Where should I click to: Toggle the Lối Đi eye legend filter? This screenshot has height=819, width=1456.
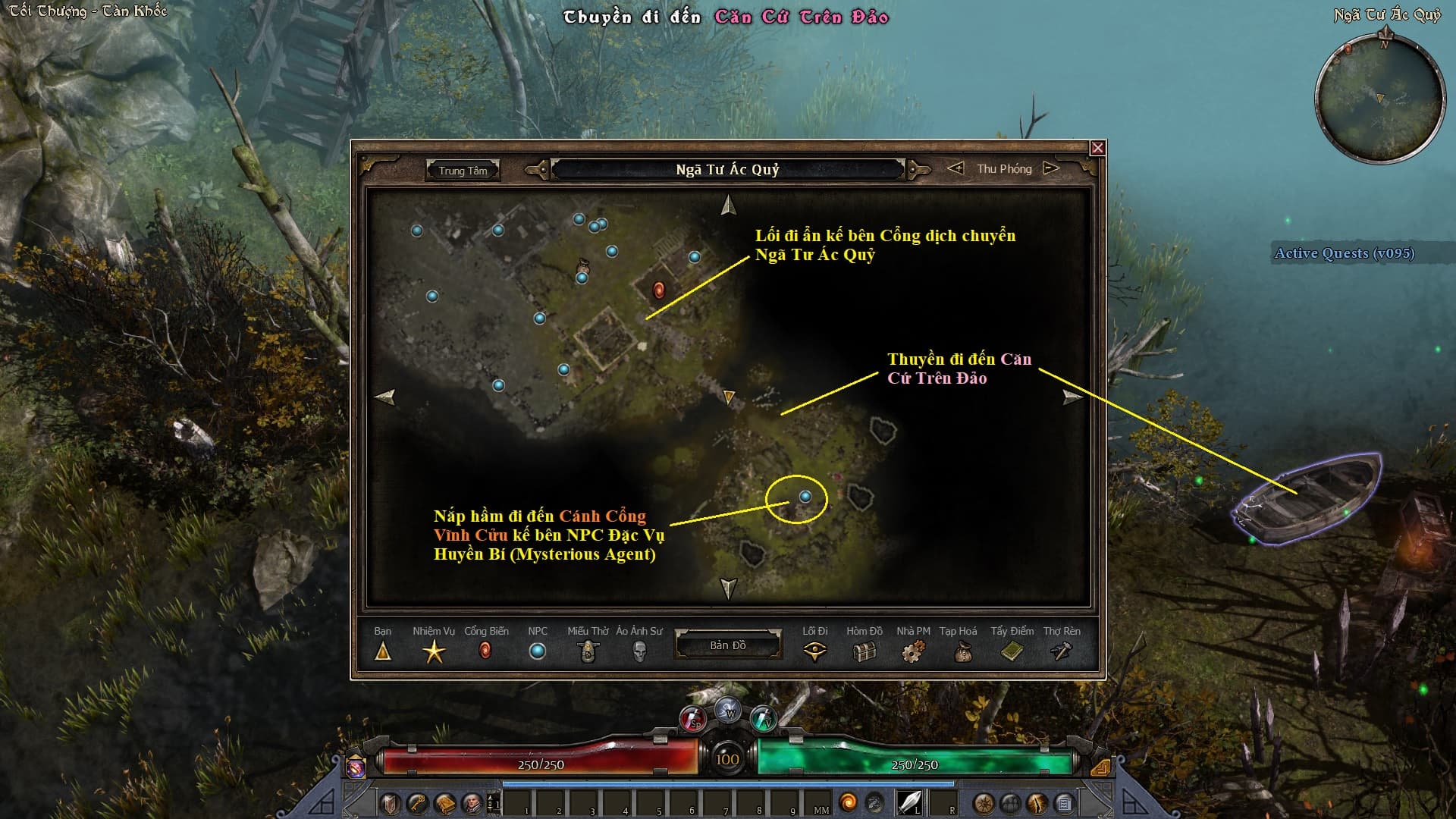tap(815, 651)
